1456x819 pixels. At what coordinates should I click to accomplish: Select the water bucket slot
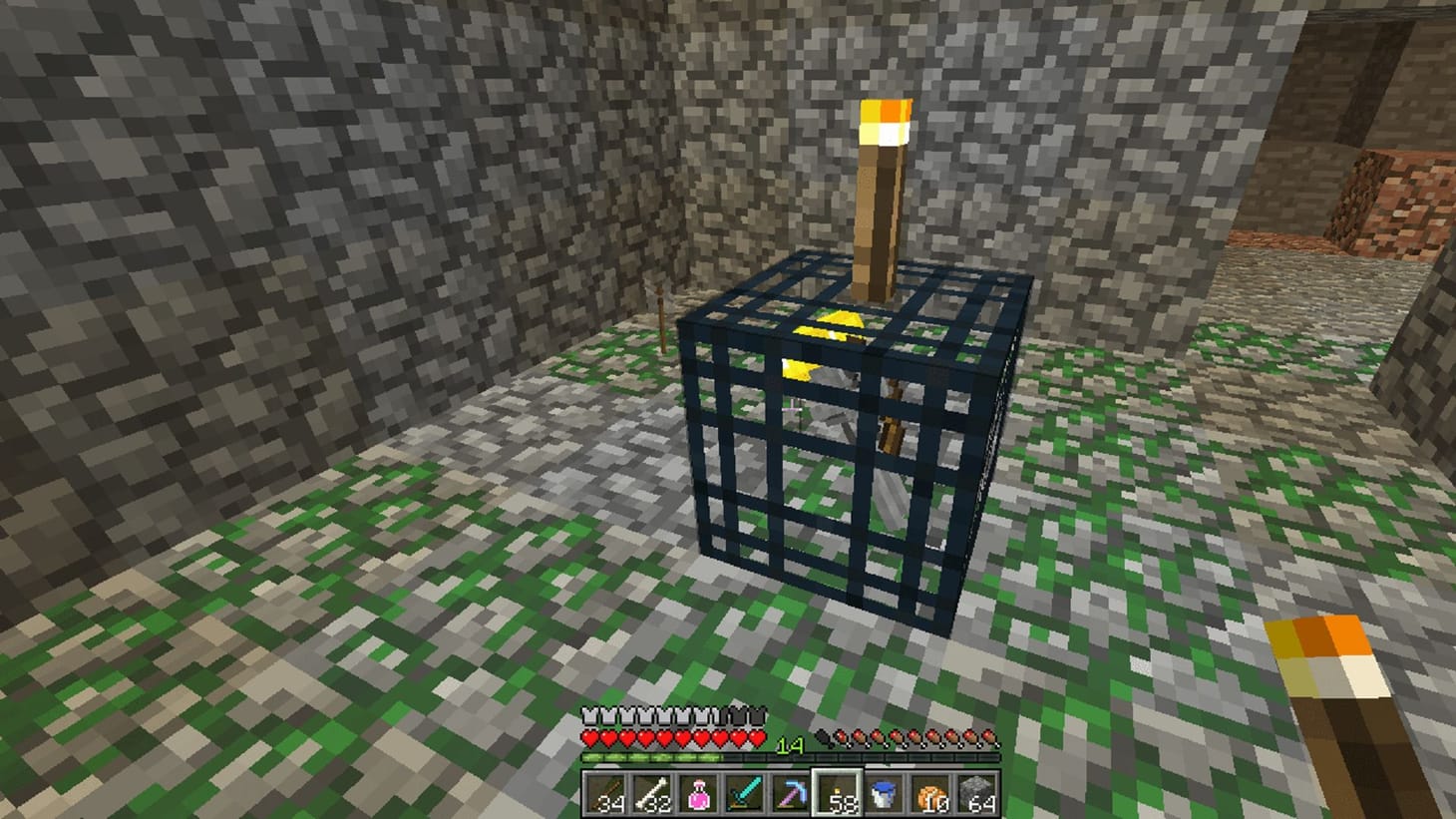(x=884, y=793)
